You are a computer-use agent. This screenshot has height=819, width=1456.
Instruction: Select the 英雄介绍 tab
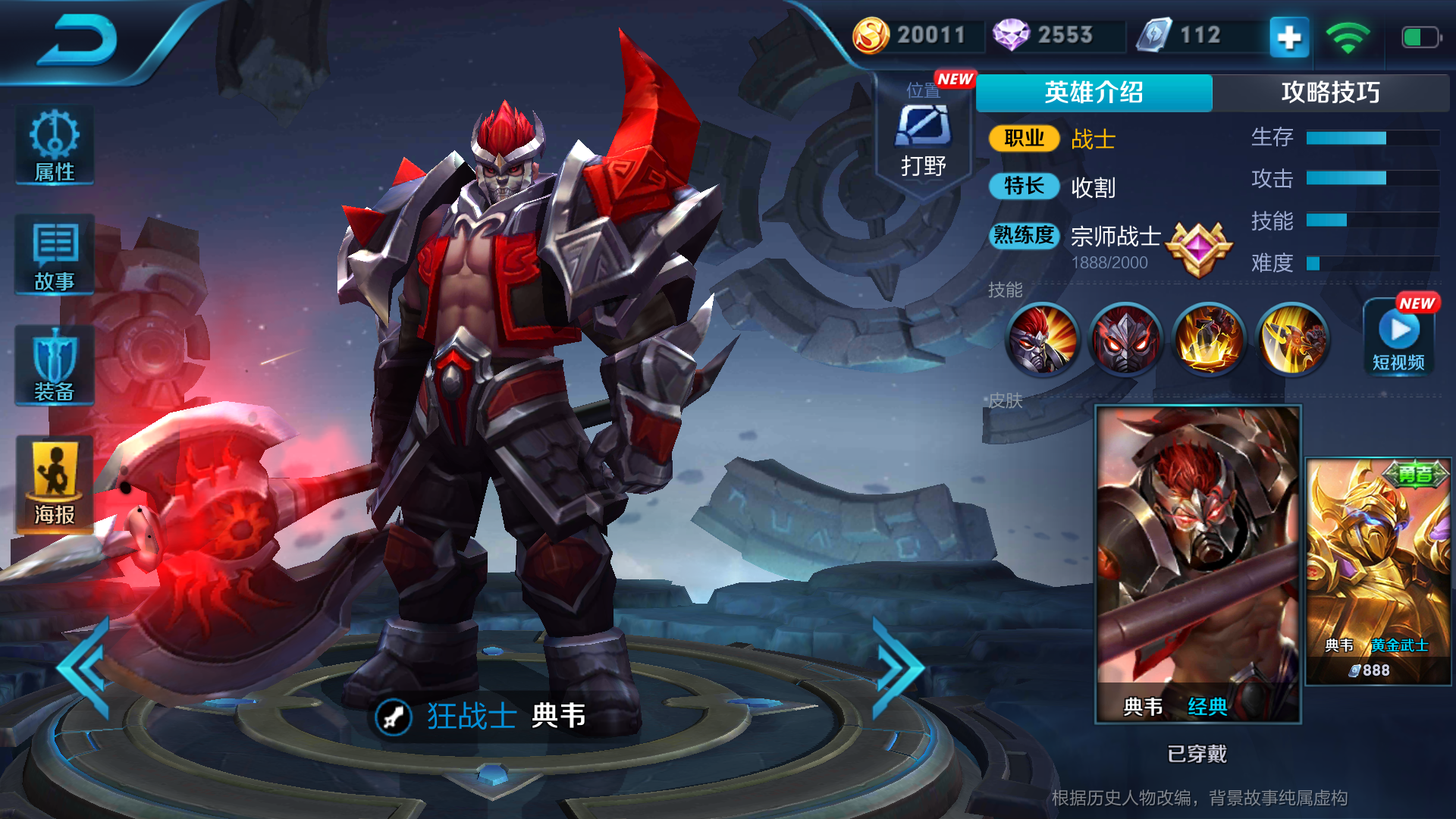tap(1094, 93)
